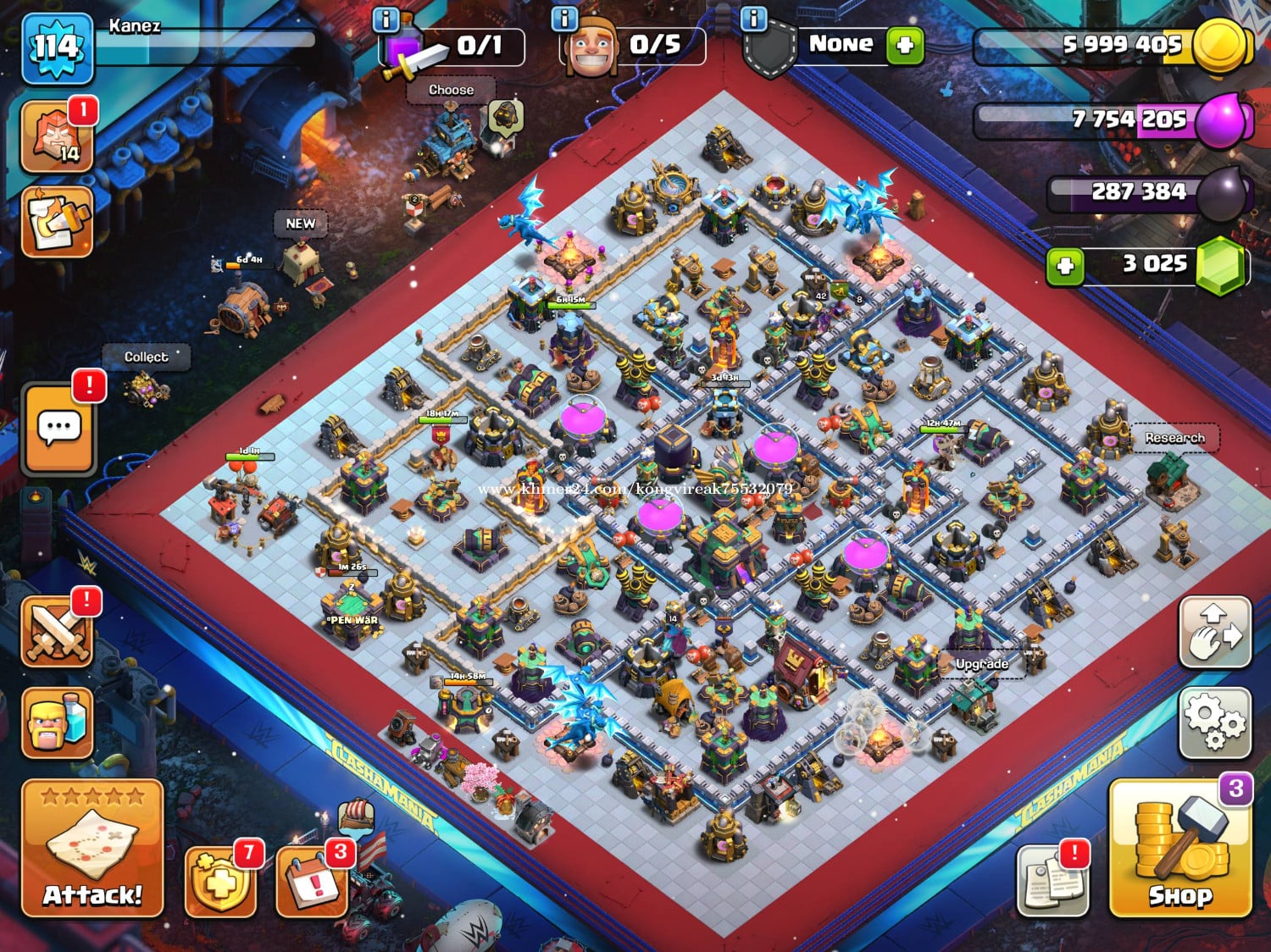Tap the Research label bubble

1174,438
